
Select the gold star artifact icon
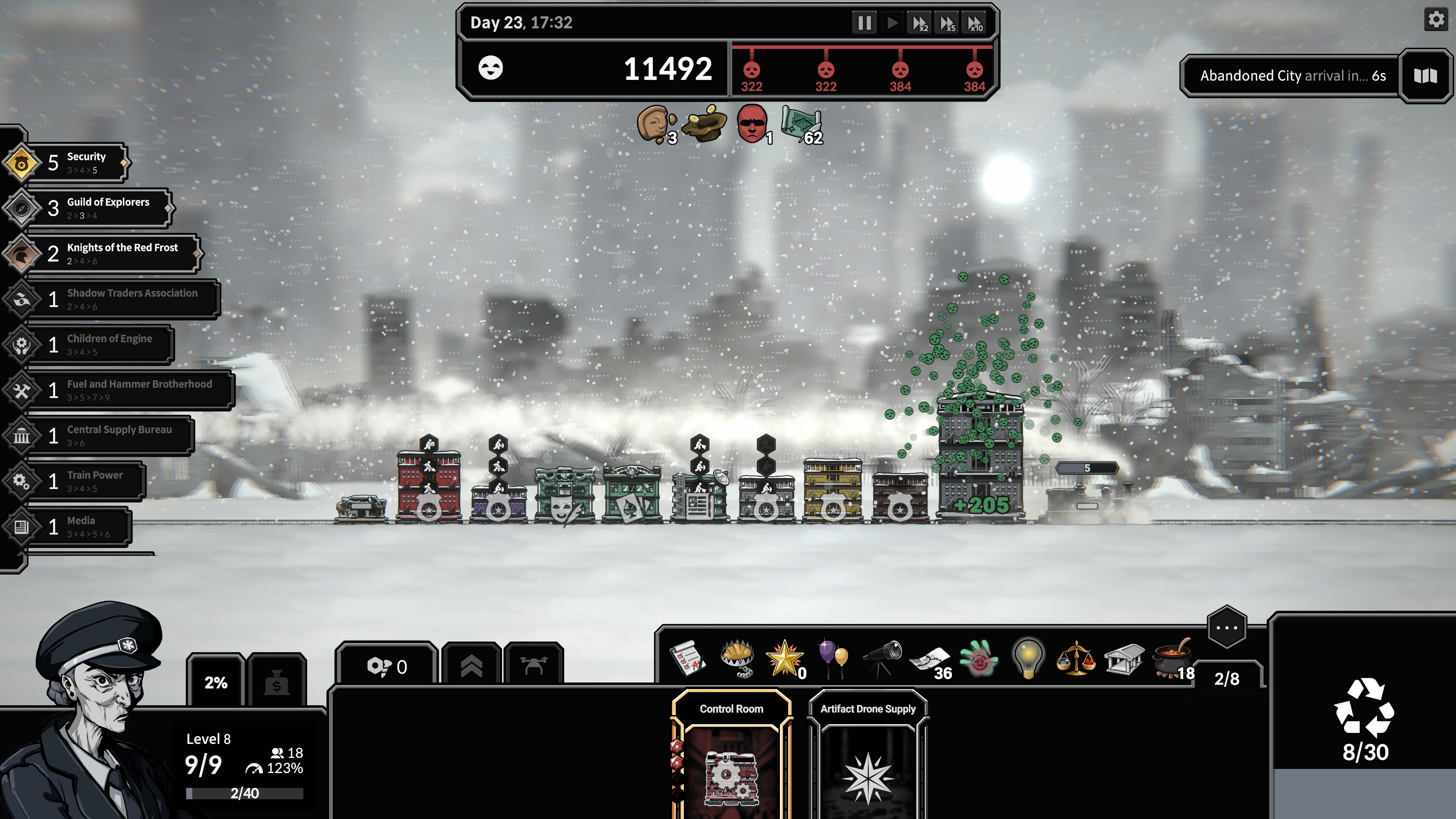click(x=784, y=658)
